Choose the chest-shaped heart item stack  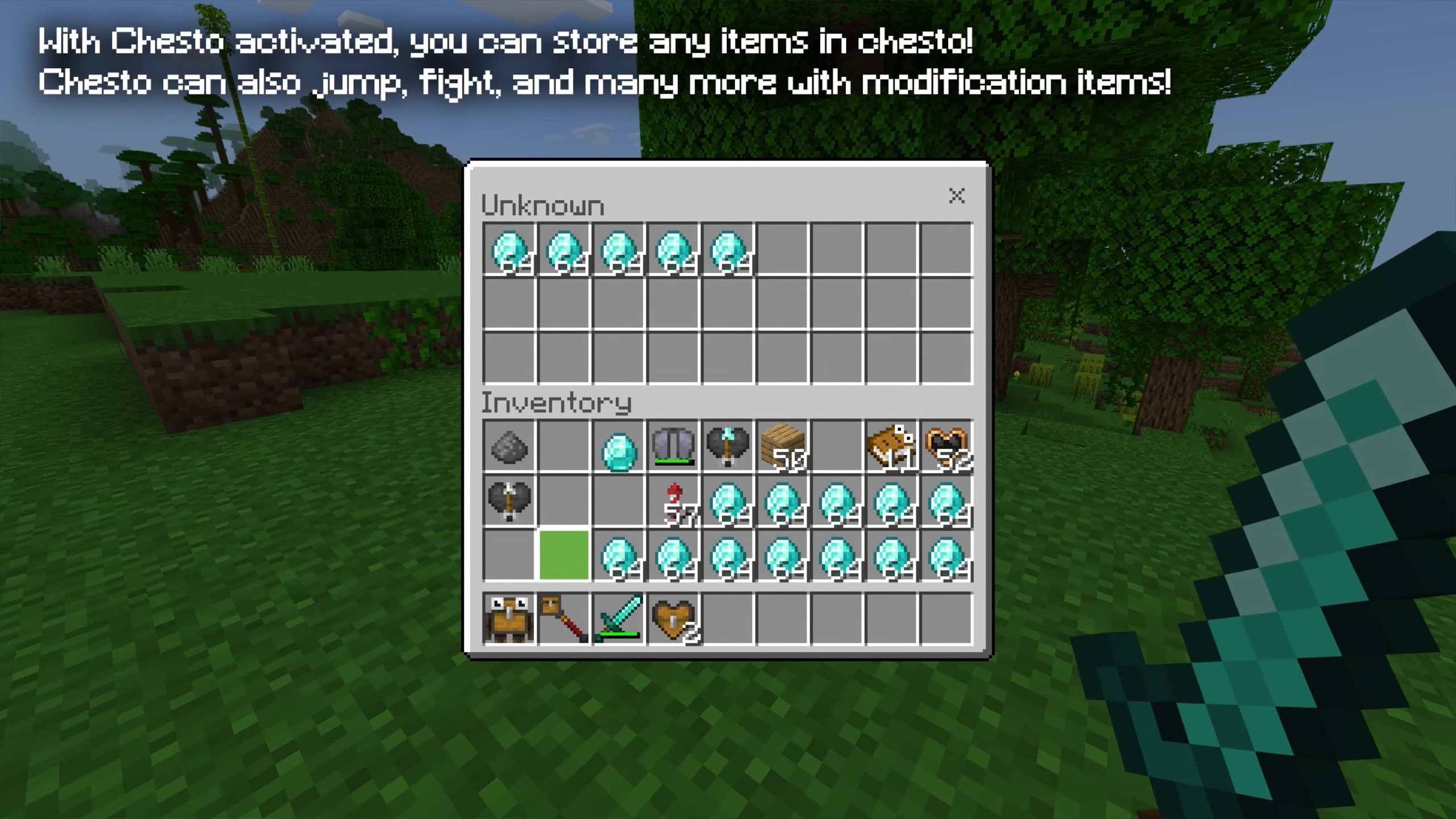(x=673, y=619)
